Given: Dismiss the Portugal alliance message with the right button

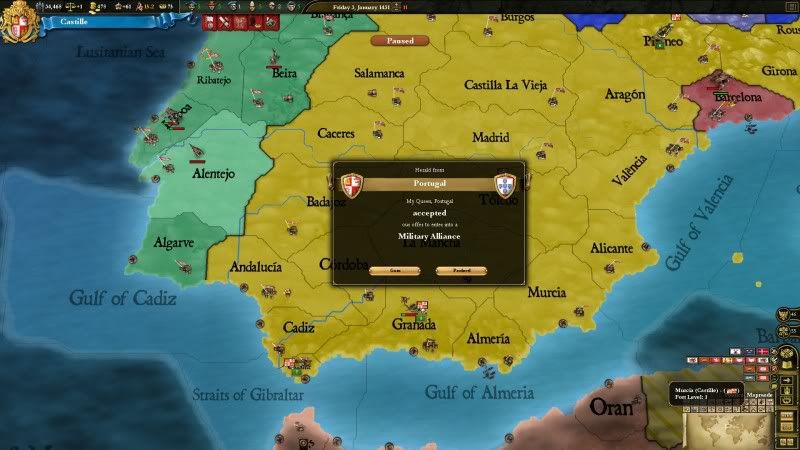Looking at the screenshot, I should coord(461,270).
